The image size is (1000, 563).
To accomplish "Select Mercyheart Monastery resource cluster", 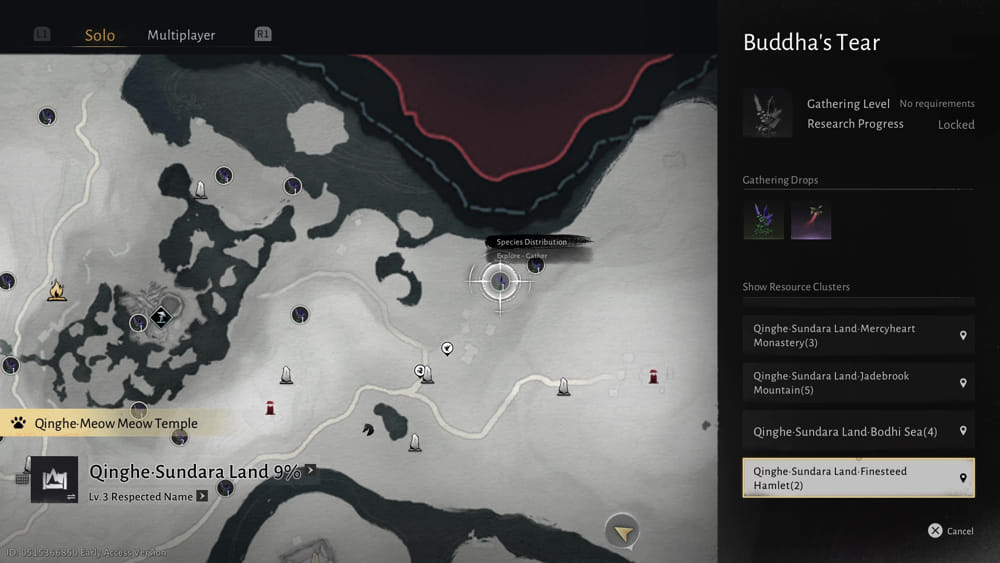I will pyautogui.click(x=858, y=335).
